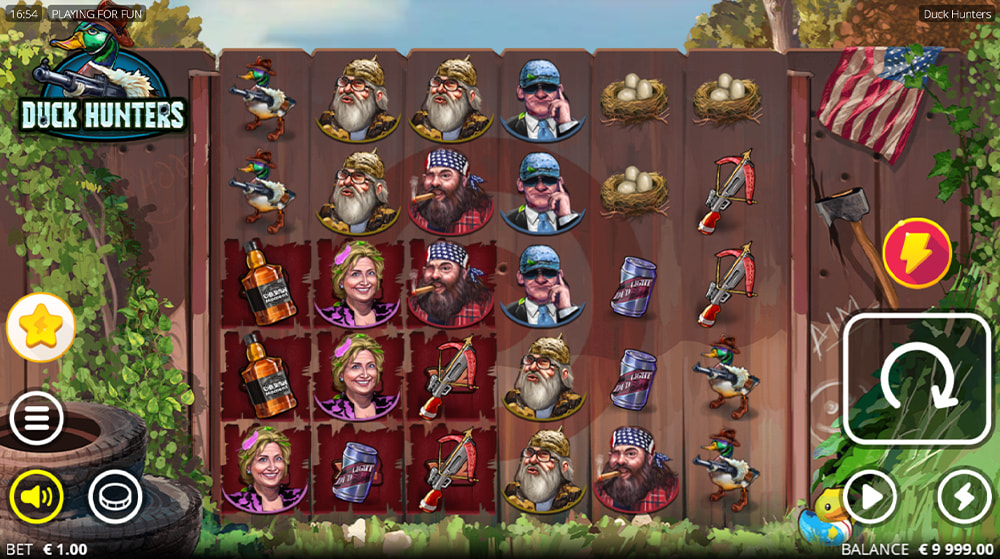Start autoplay with the play arrow button
The height and width of the screenshot is (559, 1000).
869,496
